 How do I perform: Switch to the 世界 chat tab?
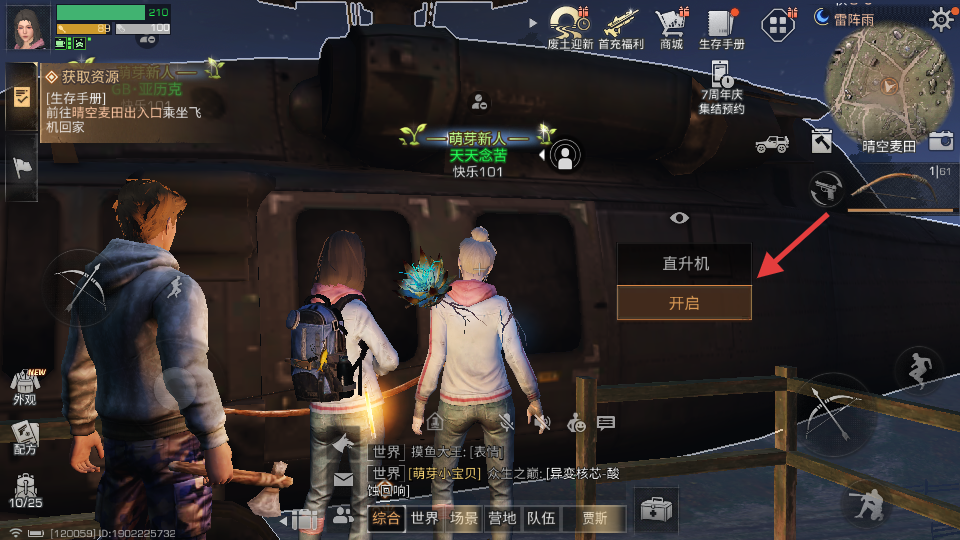(424, 518)
